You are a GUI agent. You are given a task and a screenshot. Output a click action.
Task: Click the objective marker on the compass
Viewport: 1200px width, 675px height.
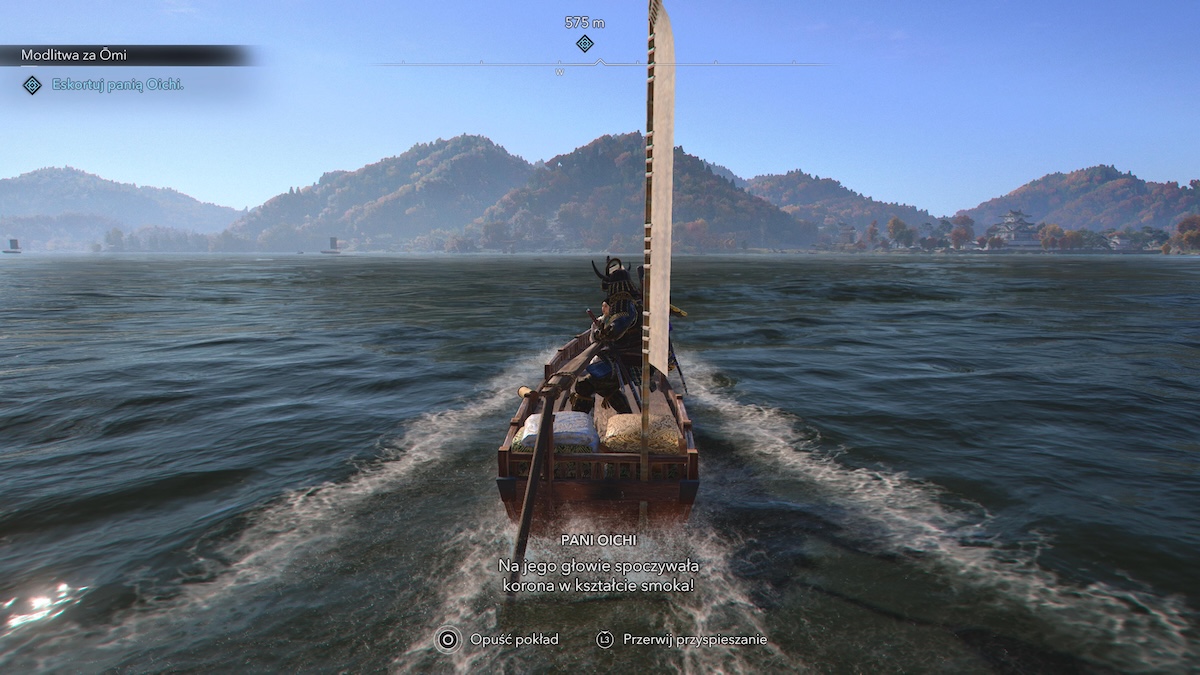click(x=585, y=43)
